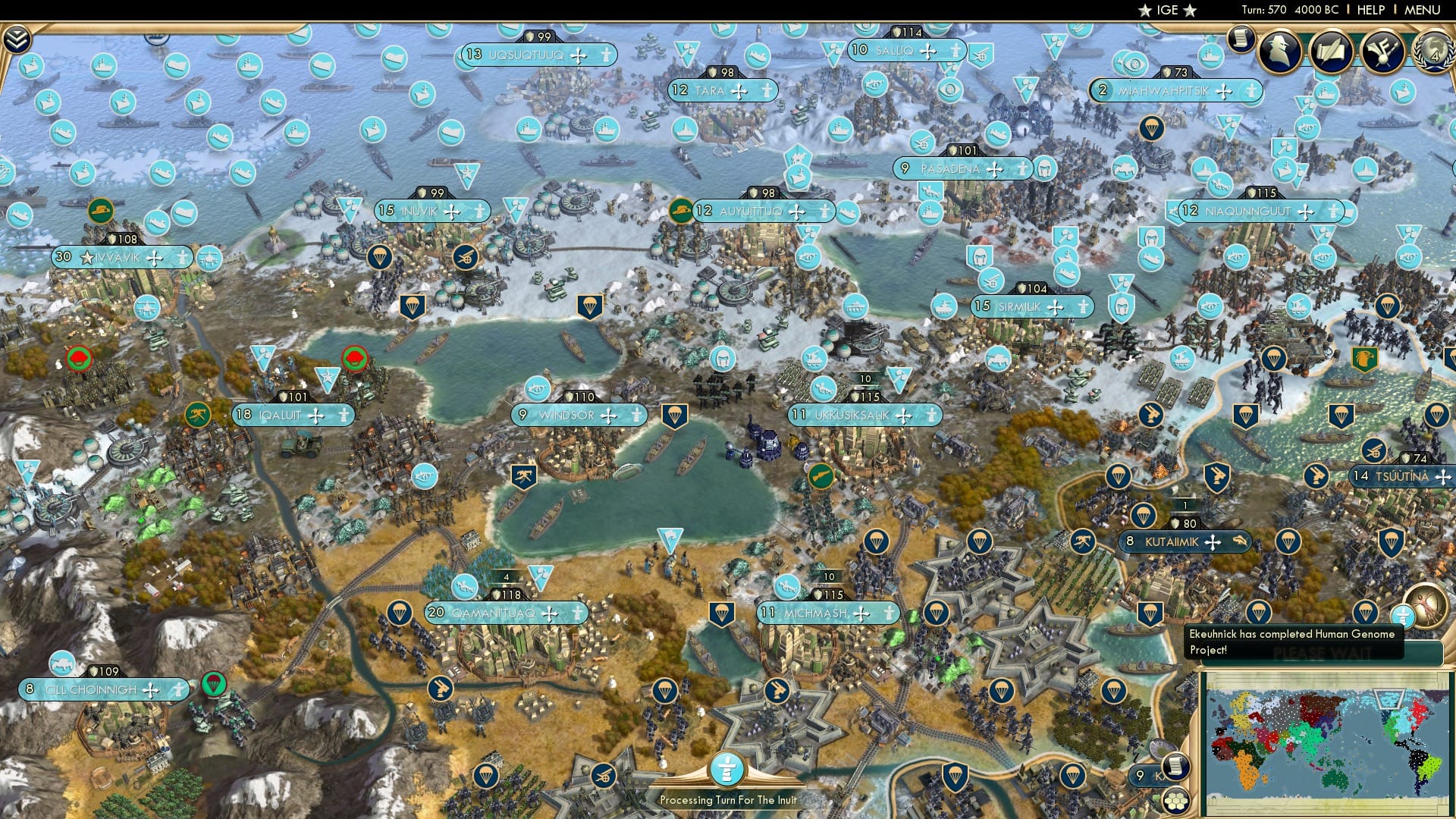Click the Inuit icon above Processing Turn text
Viewport: 1456px width, 819px height.
tap(727, 770)
